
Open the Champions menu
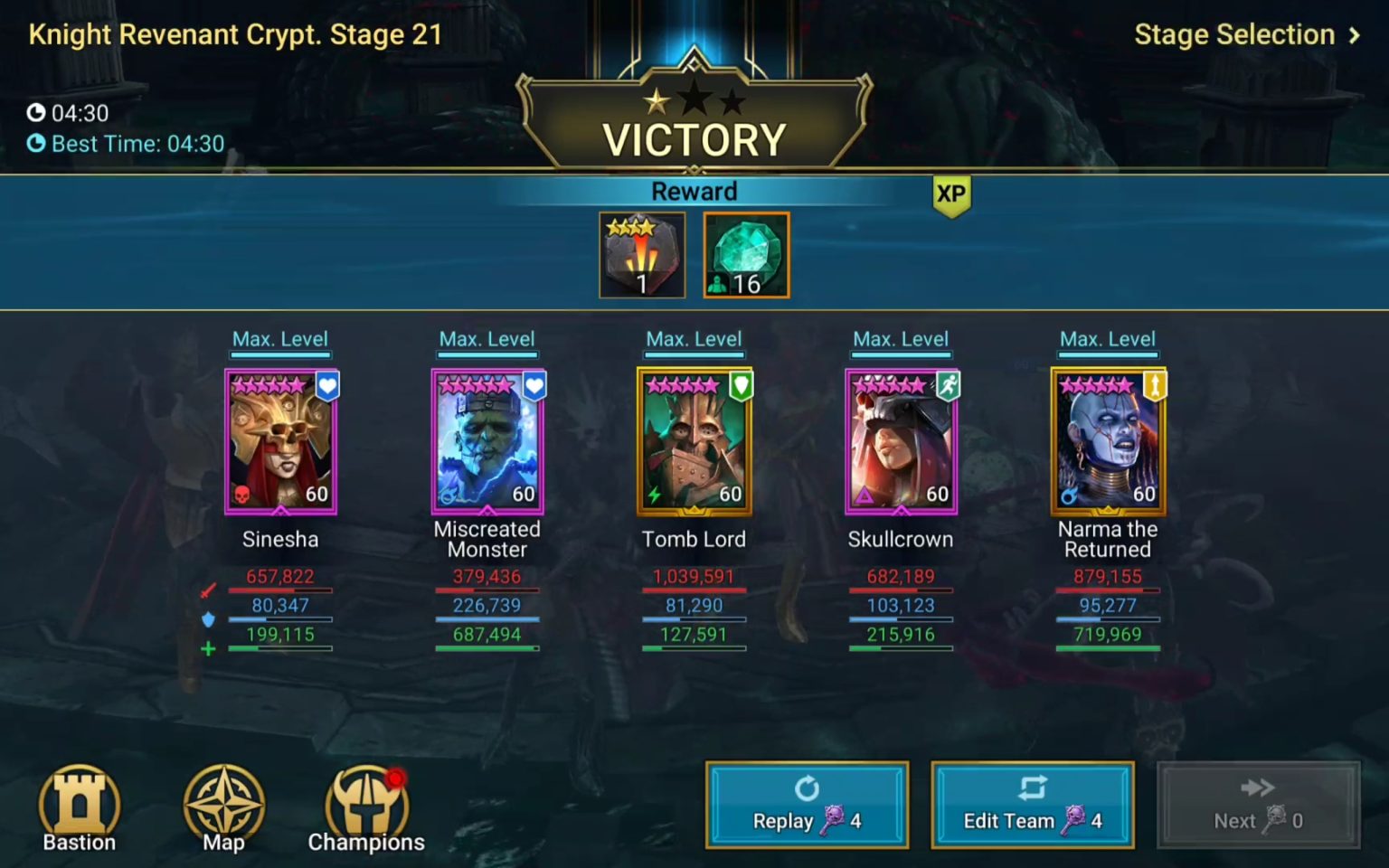pyautogui.click(x=366, y=807)
